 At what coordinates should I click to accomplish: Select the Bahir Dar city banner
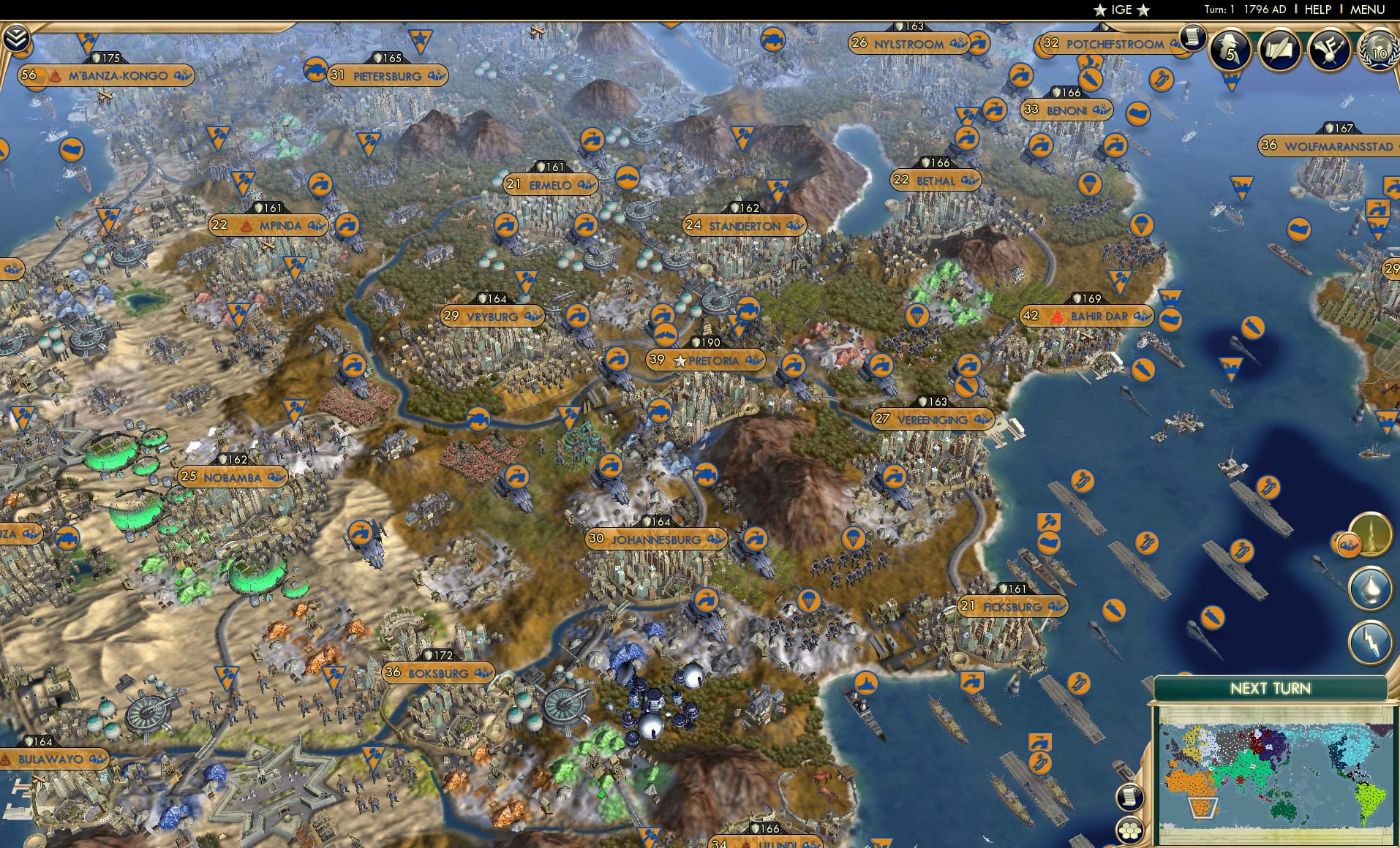point(1087,317)
